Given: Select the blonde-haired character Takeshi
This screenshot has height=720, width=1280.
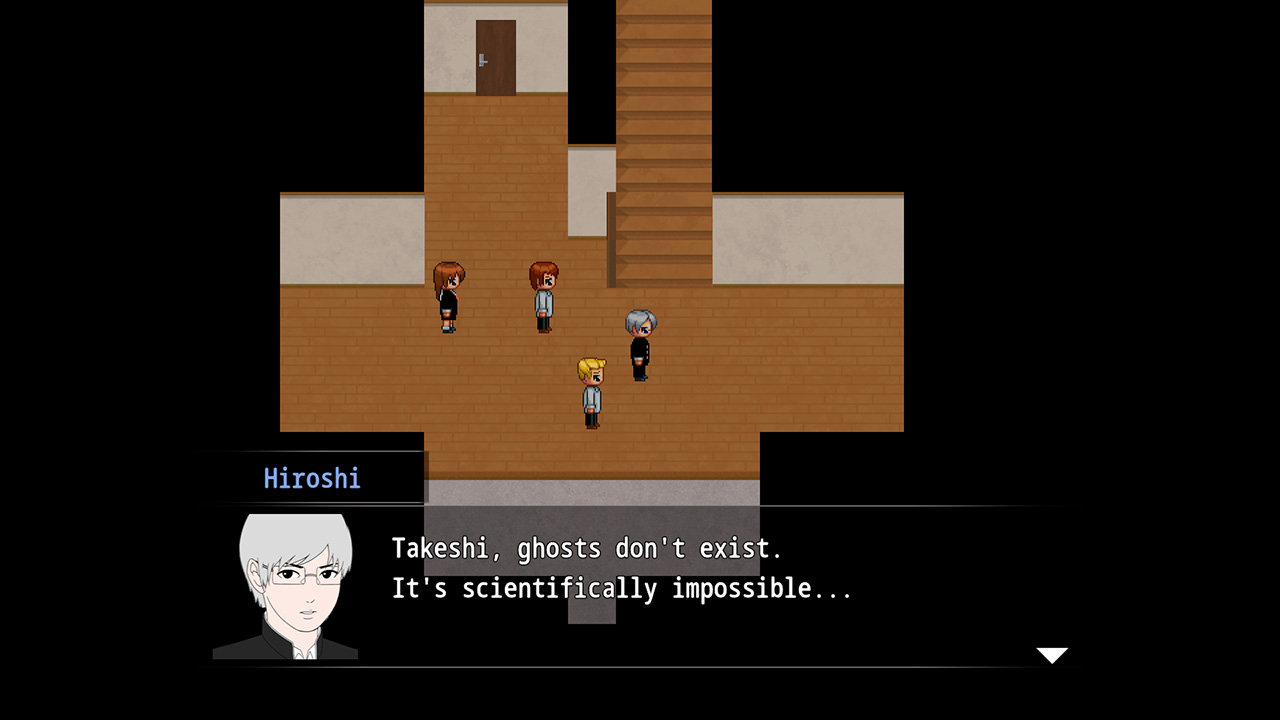Looking at the screenshot, I should point(590,390).
